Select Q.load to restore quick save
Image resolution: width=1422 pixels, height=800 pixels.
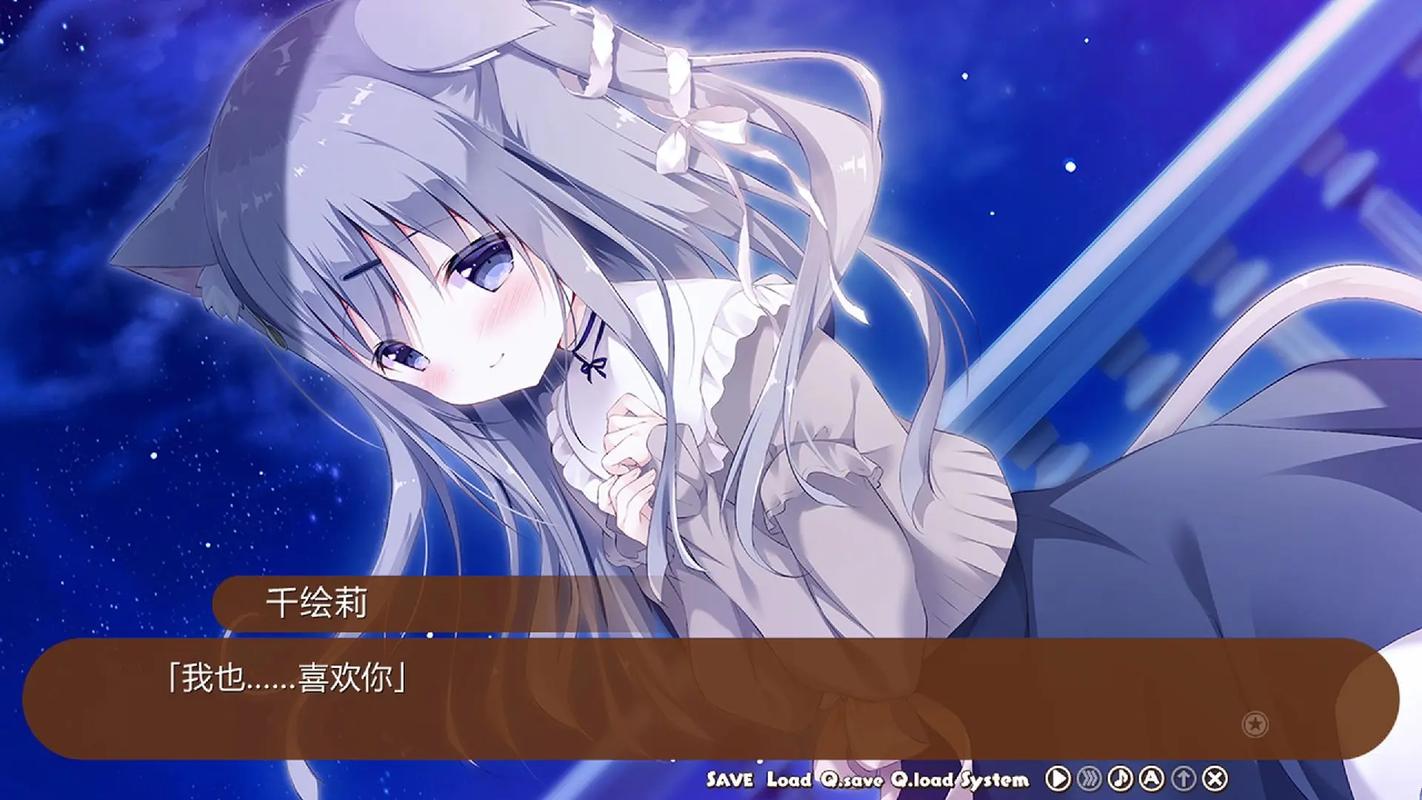coord(922,778)
